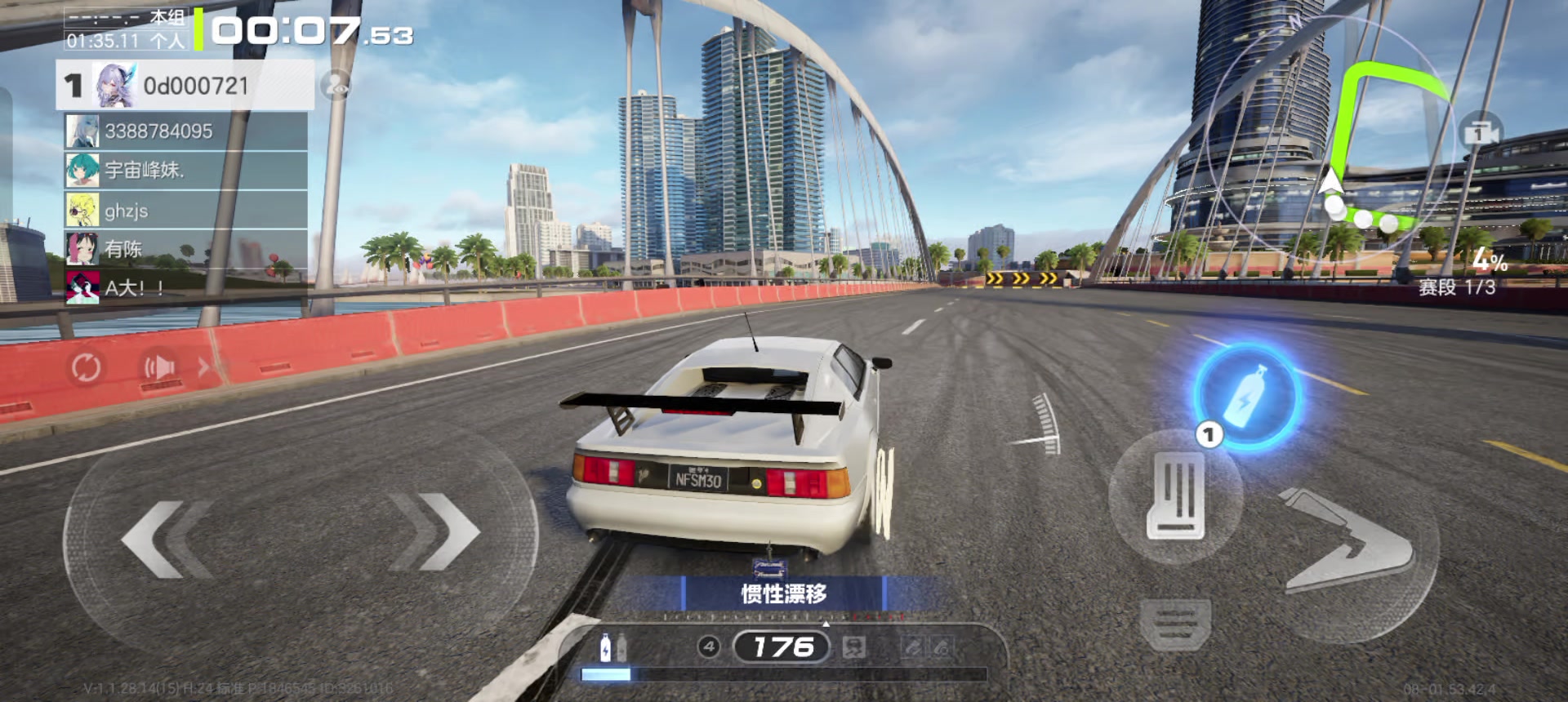Viewport: 1568px width, 702px height.
Task: Select player ghzjs in the ranking list
Action: (185, 211)
